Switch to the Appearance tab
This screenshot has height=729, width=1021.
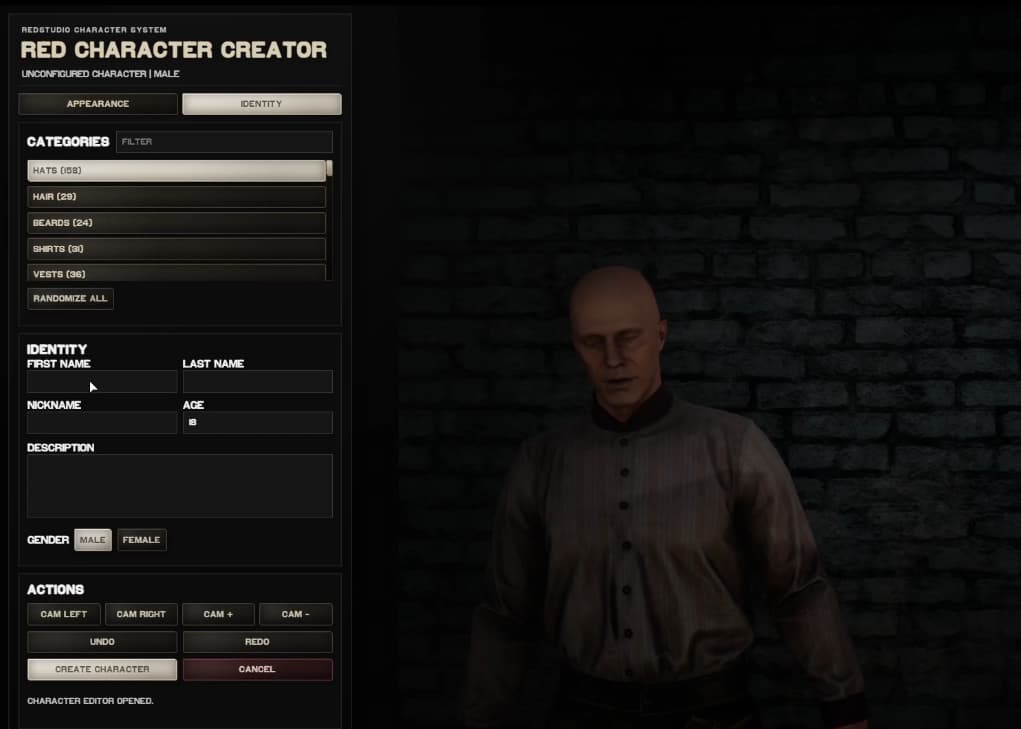(98, 104)
